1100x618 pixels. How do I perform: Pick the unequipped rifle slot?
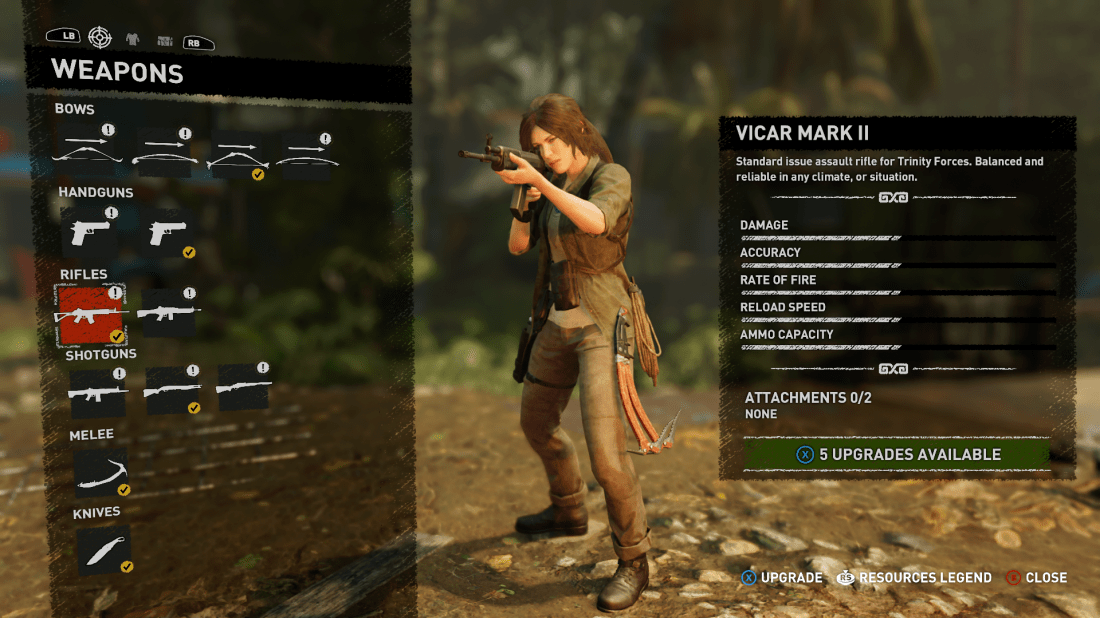(168, 313)
